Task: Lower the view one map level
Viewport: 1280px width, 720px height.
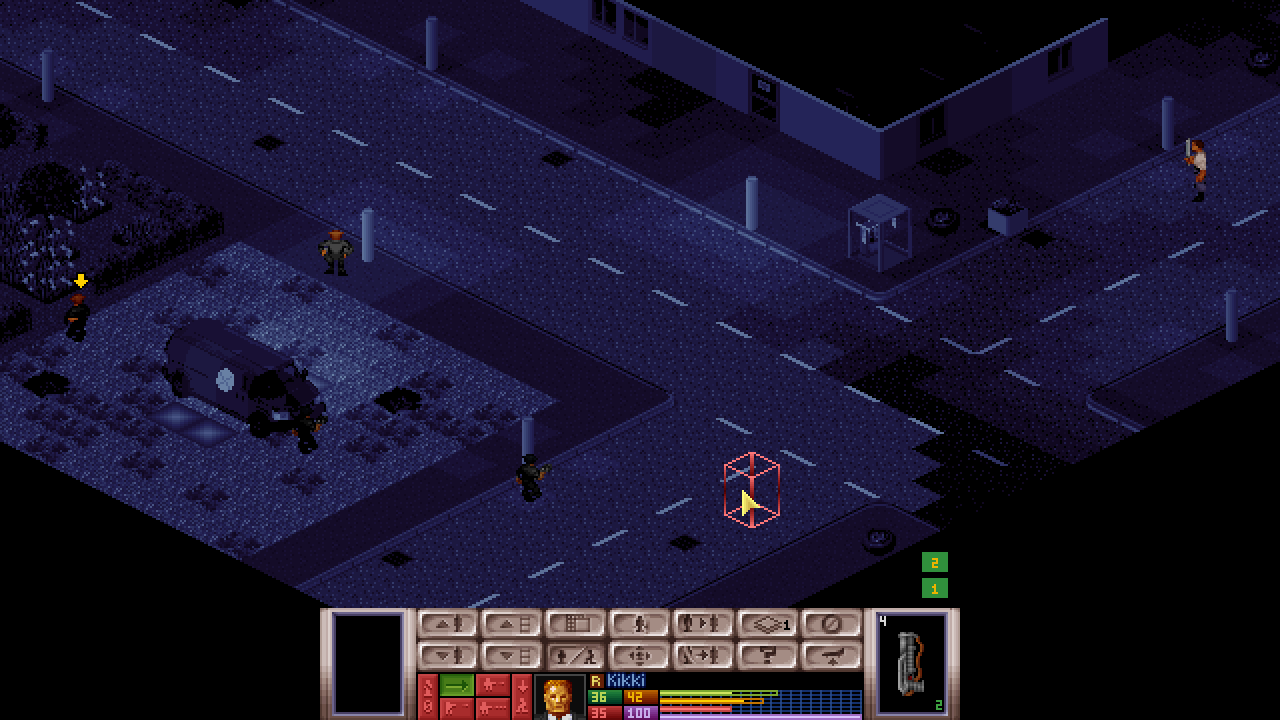Action: (512, 656)
